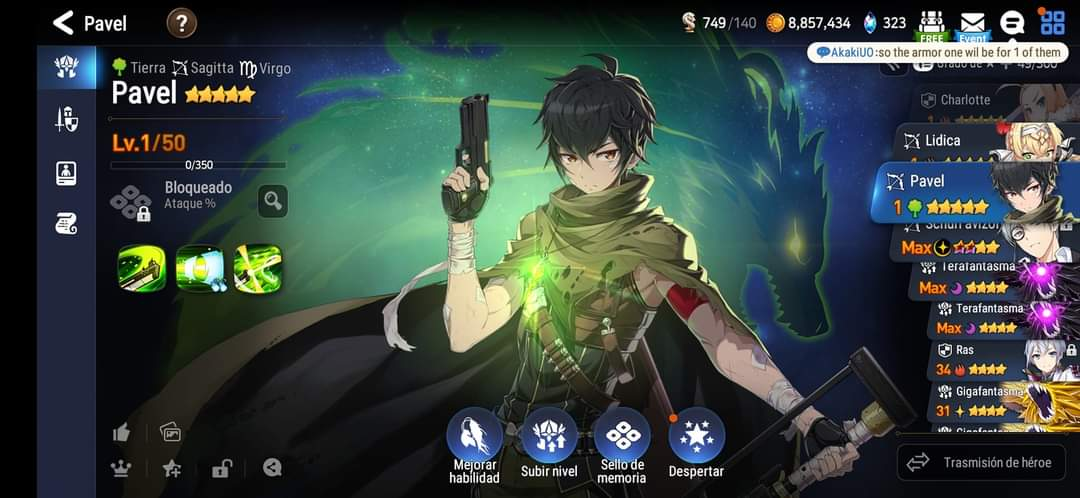Switch to the scroll tab in sidebar

tap(66, 224)
